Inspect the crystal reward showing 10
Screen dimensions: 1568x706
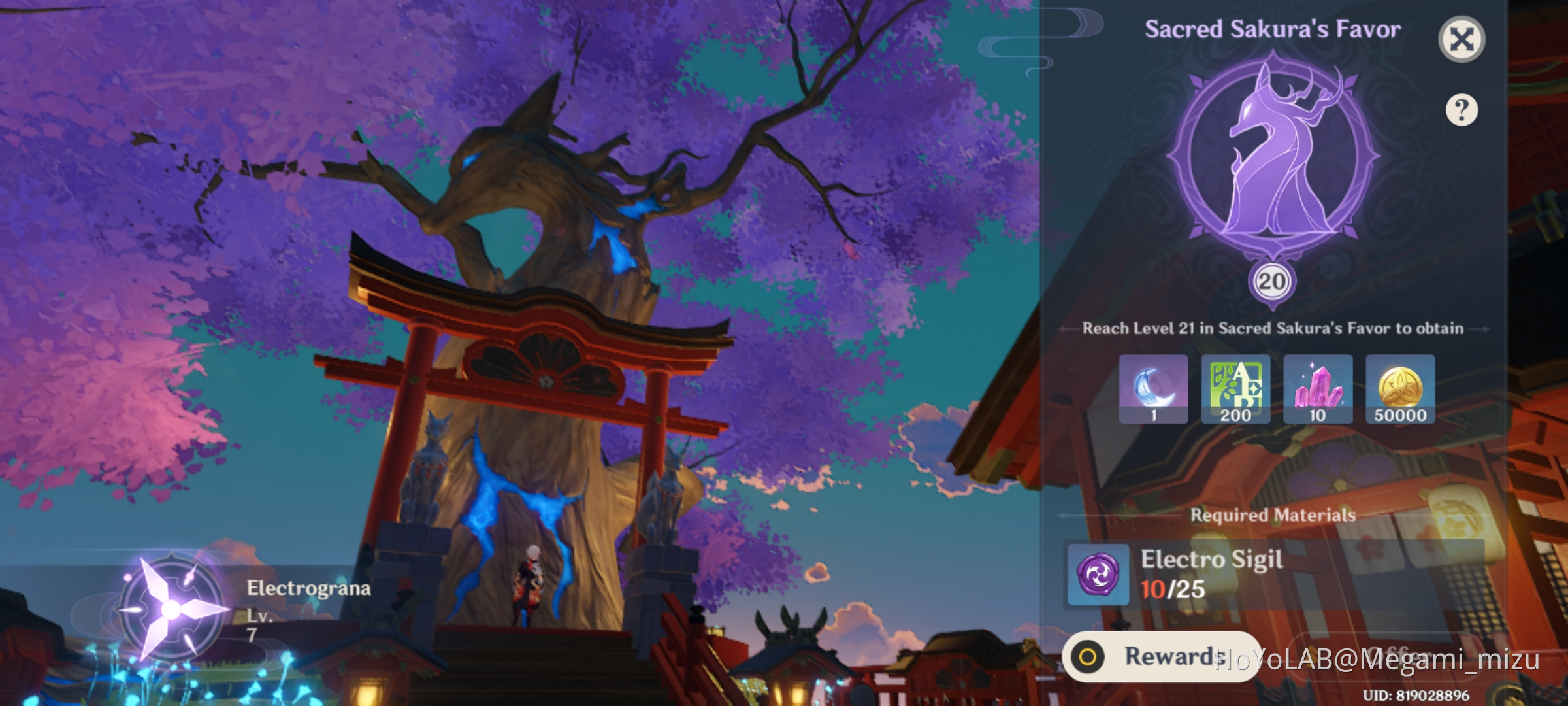tap(1318, 390)
